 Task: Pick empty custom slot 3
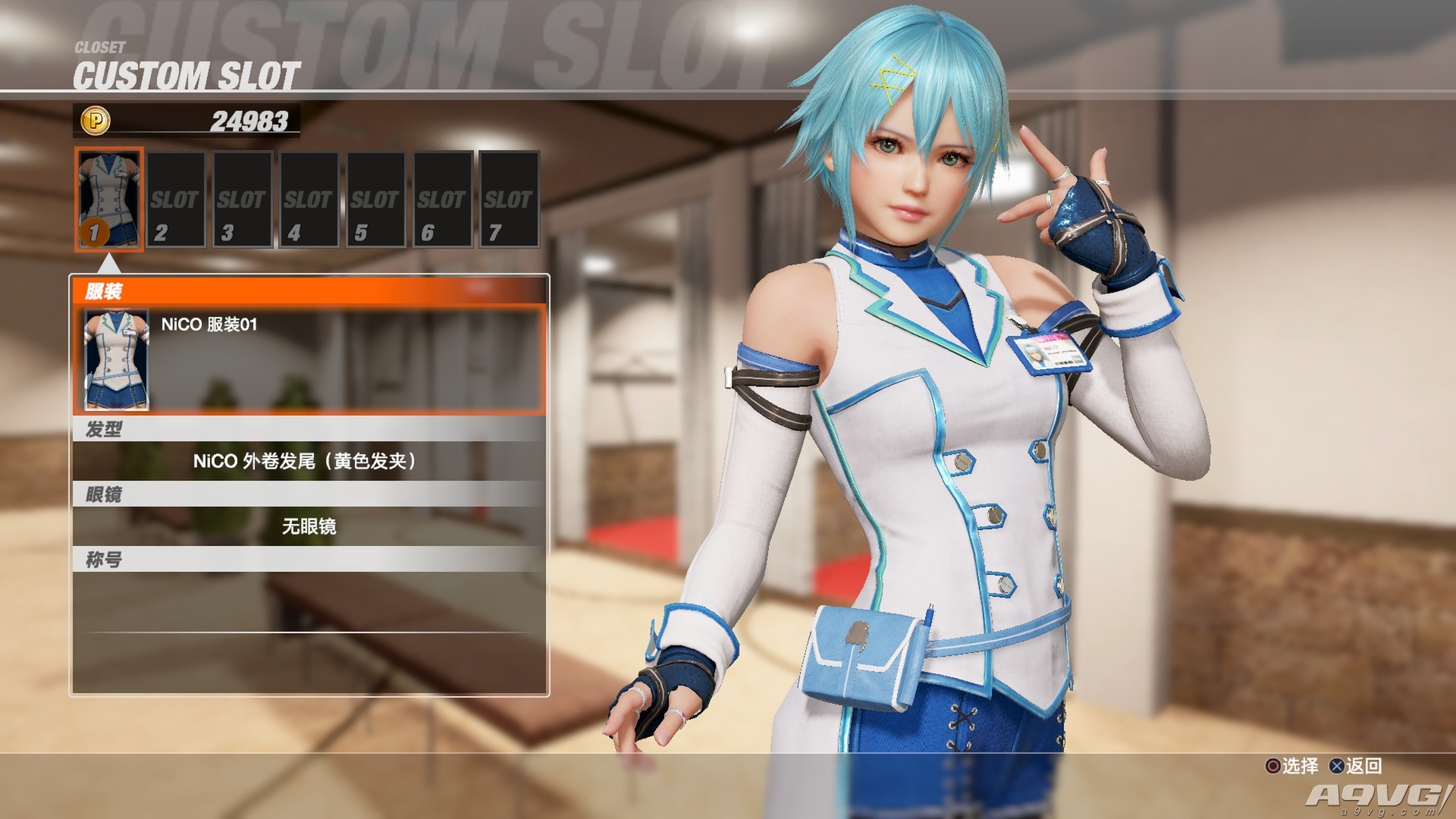pyautogui.click(x=242, y=199)
